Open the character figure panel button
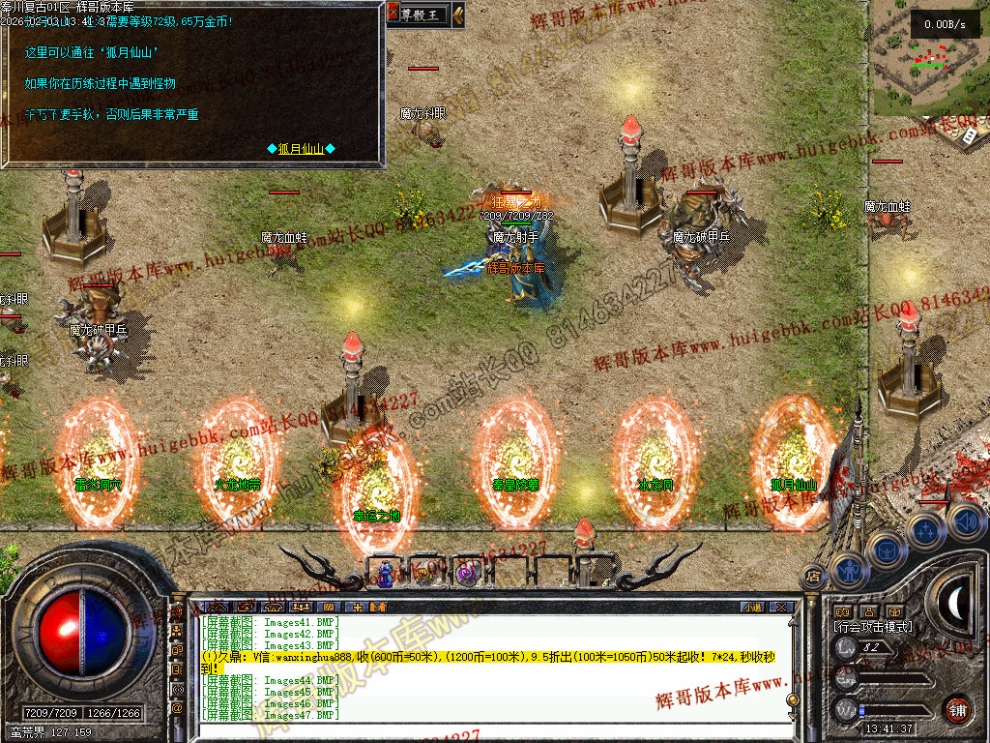This screenshot has width=990, height=743. coord(849,569)
